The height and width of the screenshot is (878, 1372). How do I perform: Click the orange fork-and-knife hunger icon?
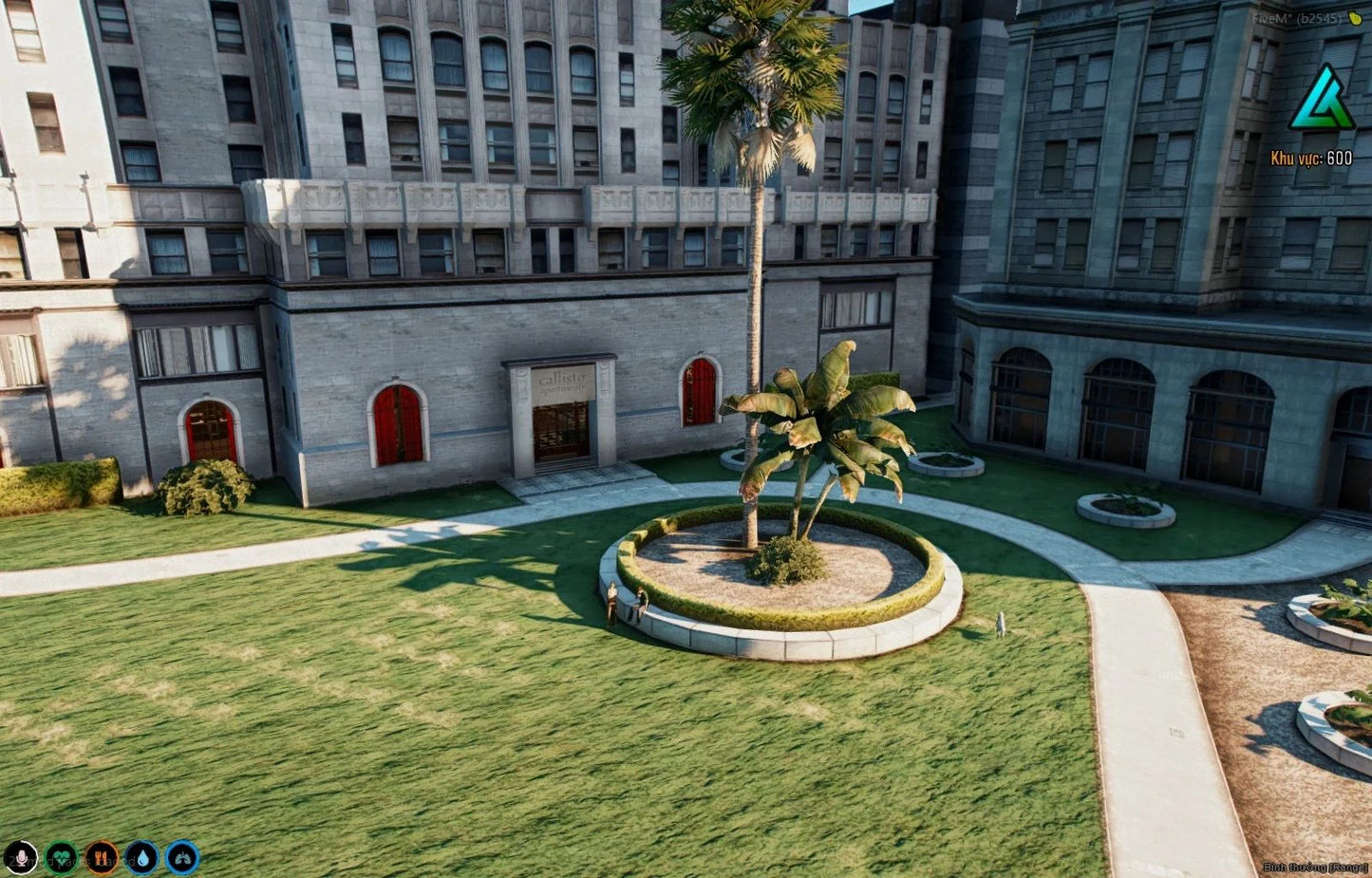click(x=102, y=858)
